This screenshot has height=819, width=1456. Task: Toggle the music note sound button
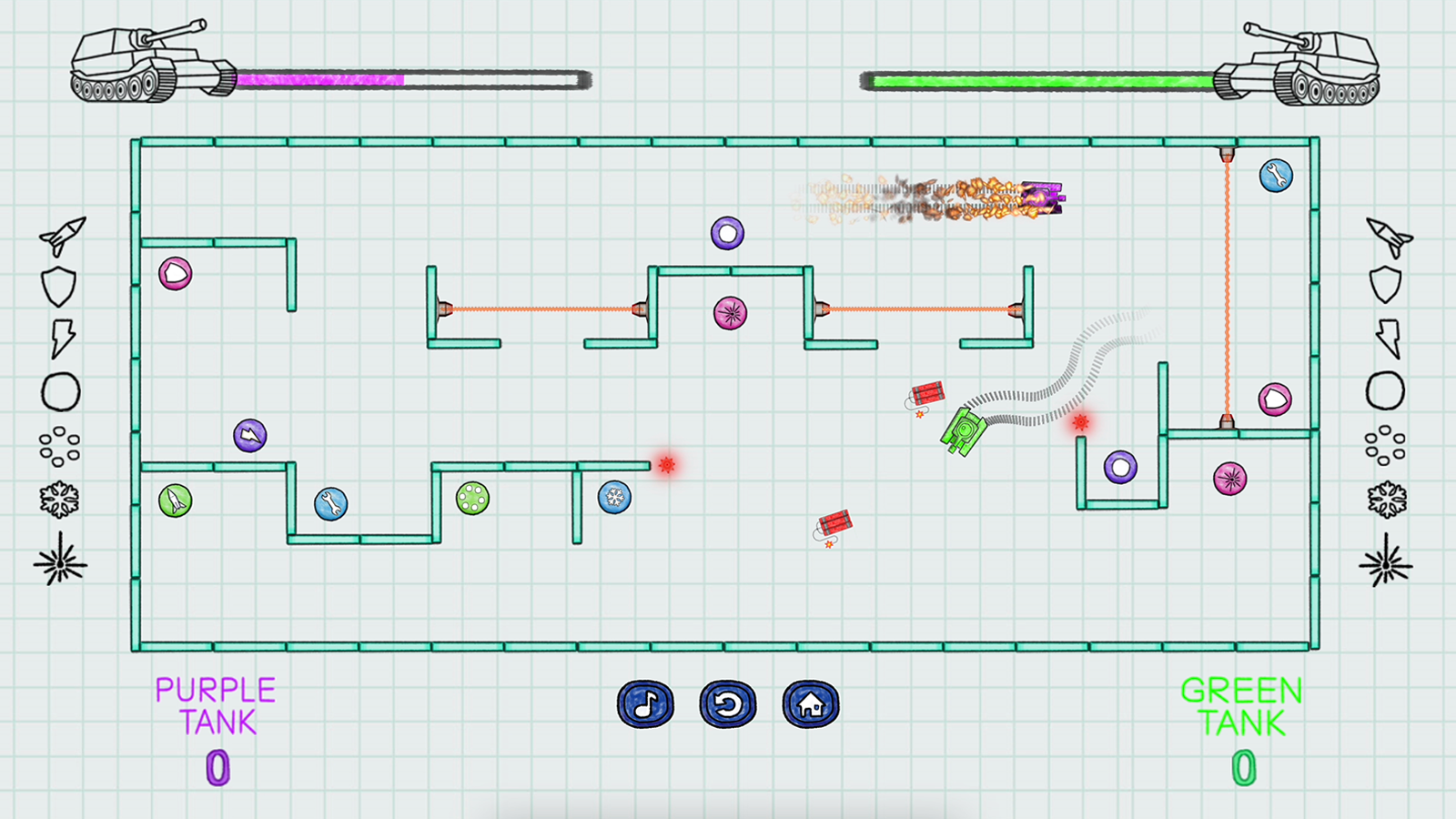click(x=643, y=703)
